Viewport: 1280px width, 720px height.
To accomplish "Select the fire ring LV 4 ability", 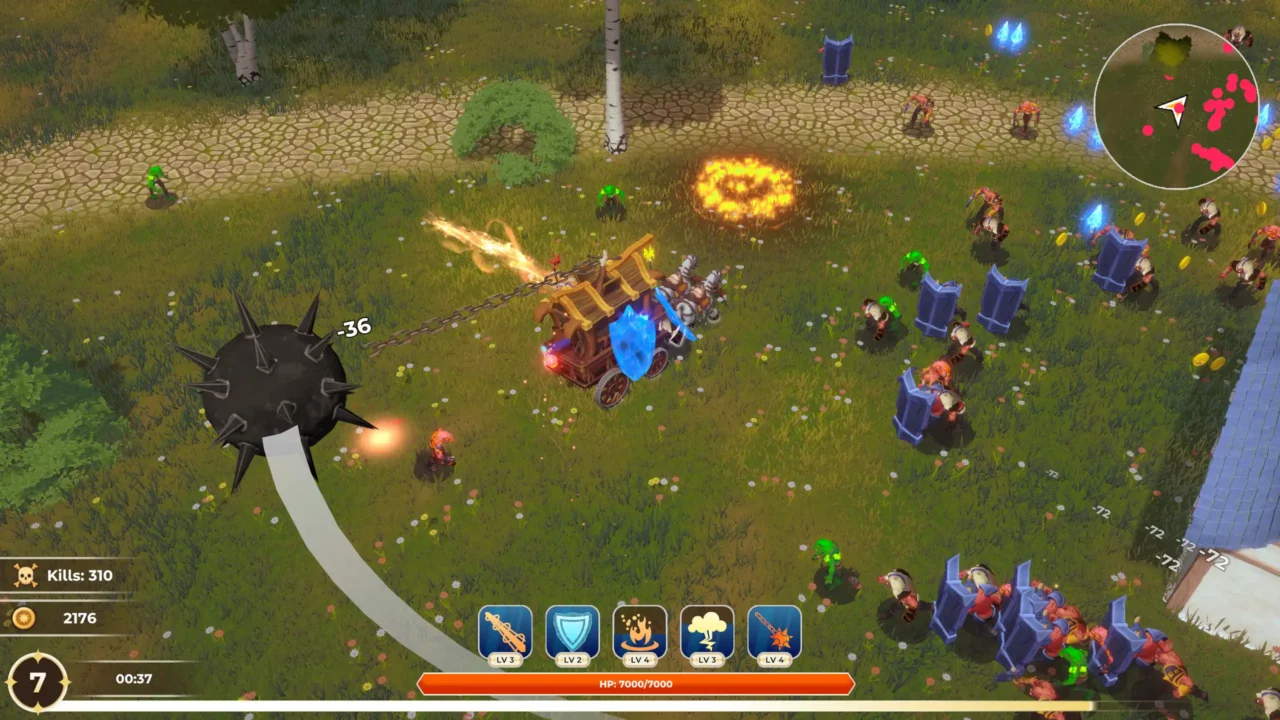I will pyautogui.click(x=640, y=631).
